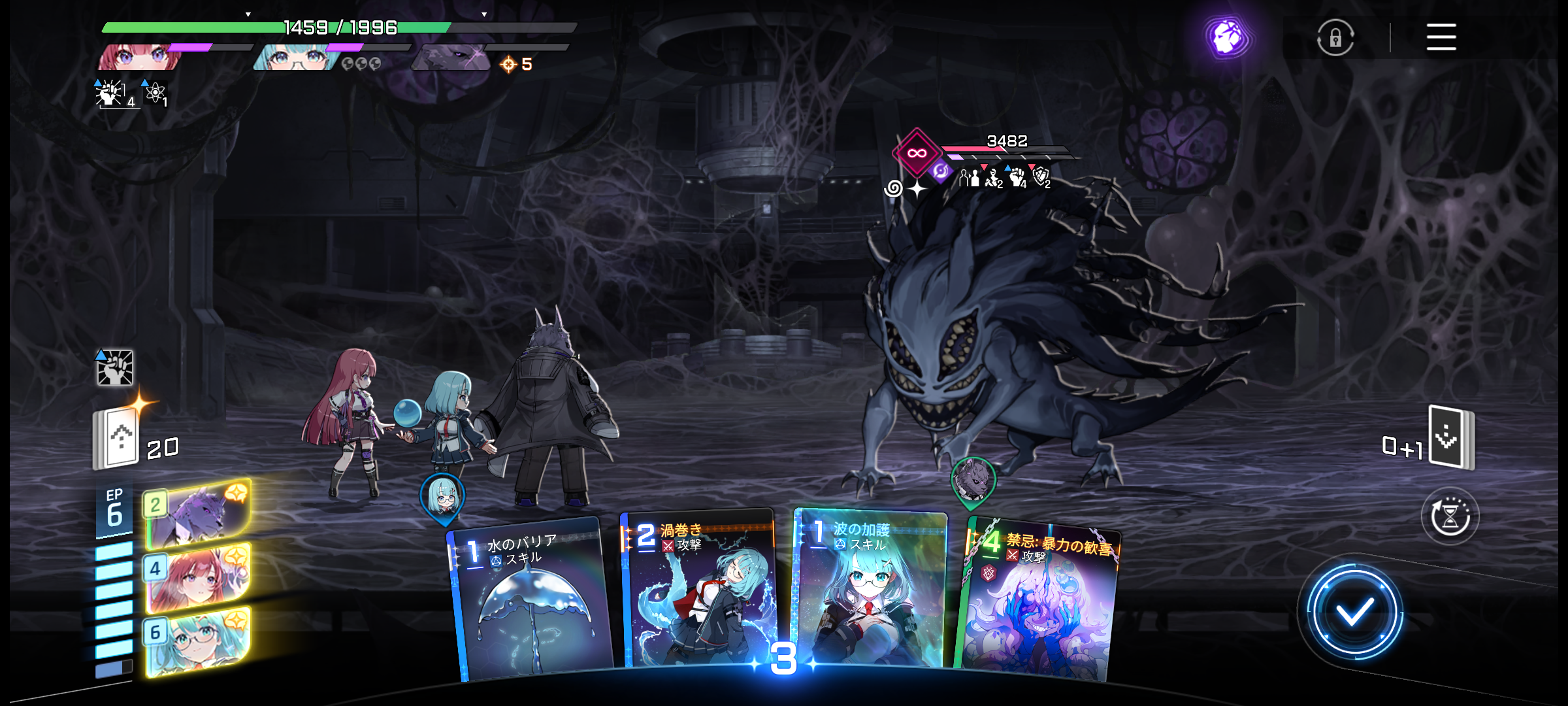Screen dimensions: 1568x706
Task: Open the hamburger menu
Action: pyautogui.click(x=1441, y=37)
